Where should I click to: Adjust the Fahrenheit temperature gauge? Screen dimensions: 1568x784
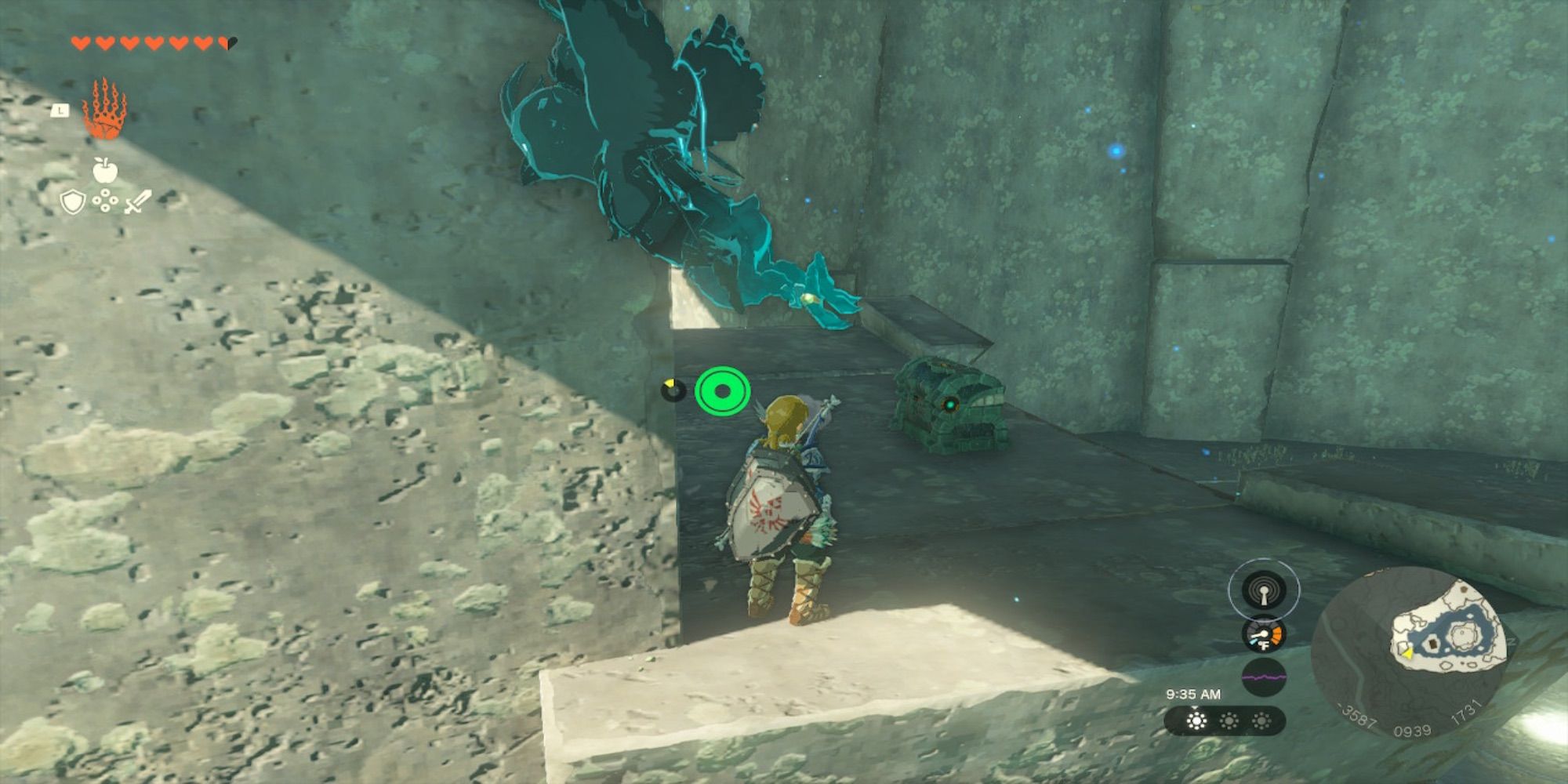click(1263, 635)
